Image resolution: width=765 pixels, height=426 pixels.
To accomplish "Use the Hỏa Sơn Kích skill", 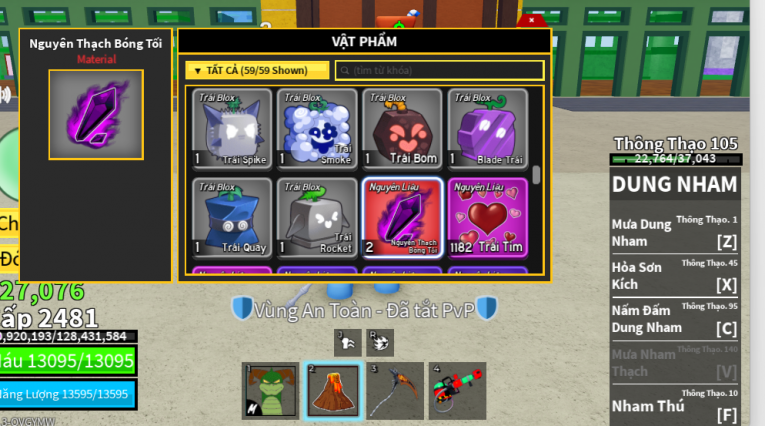I will 674,276.
